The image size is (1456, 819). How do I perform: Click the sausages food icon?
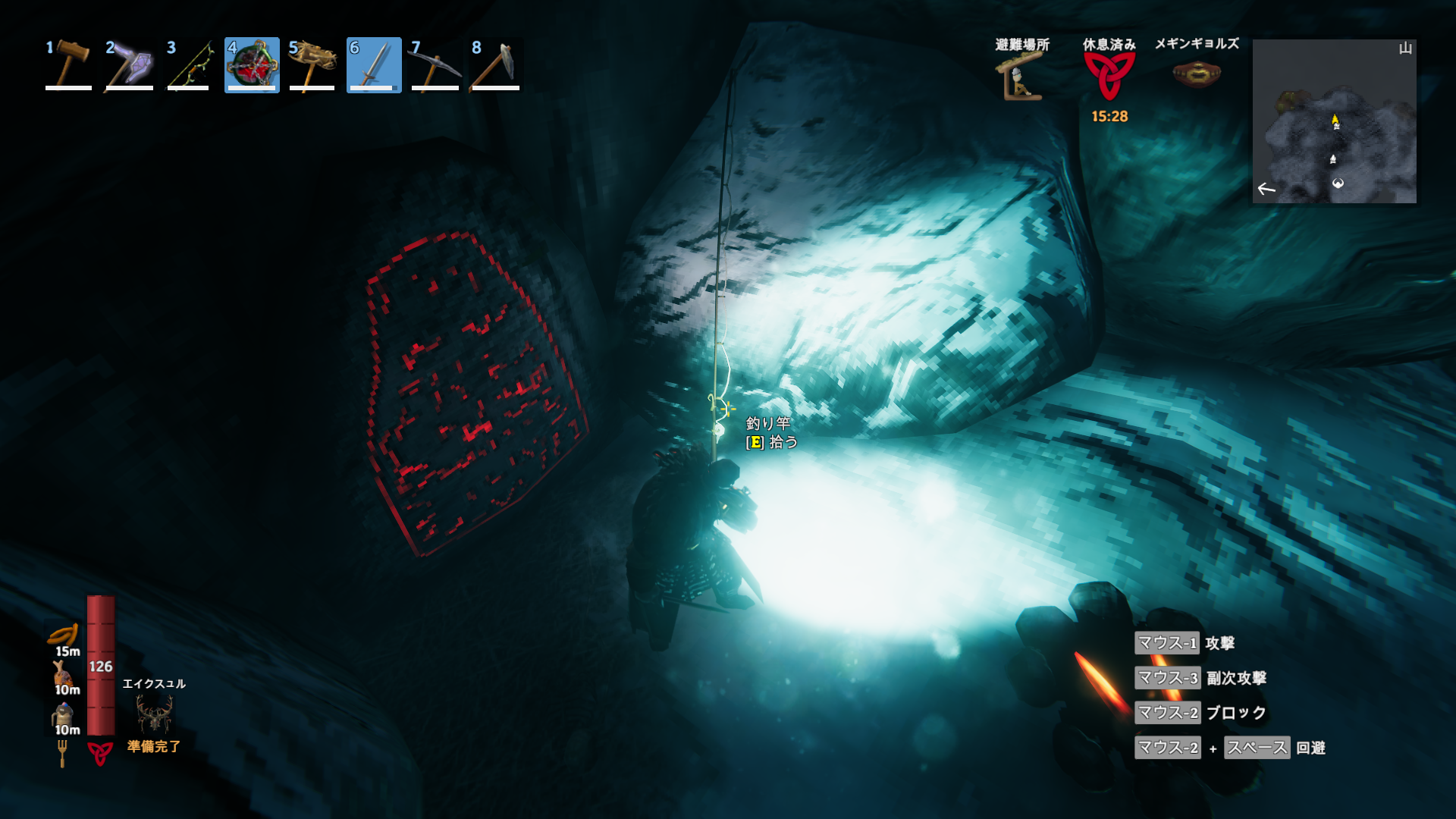64,634
